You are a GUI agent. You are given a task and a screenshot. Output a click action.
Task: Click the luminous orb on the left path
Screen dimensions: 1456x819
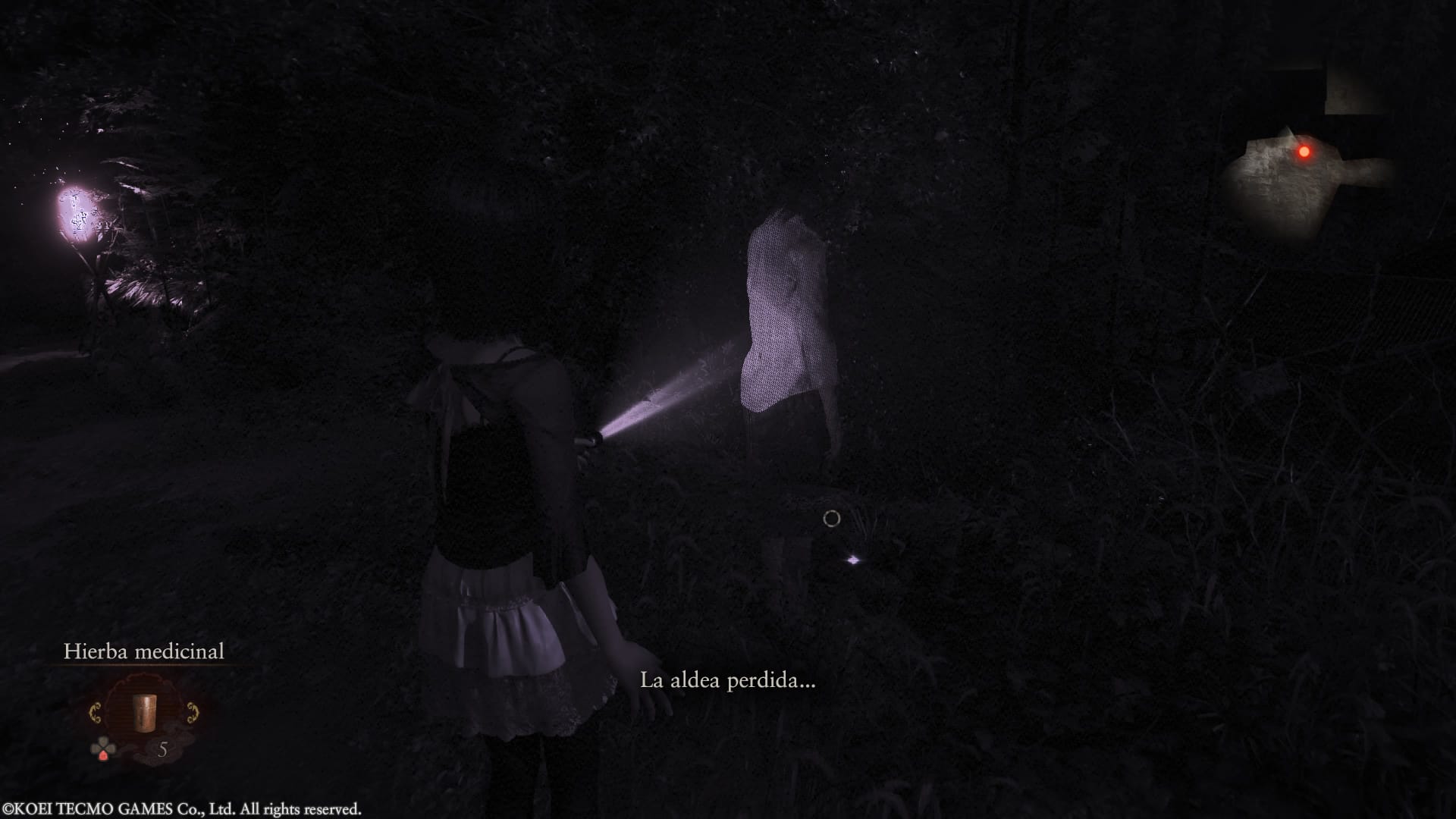click(x=76, y=212)
